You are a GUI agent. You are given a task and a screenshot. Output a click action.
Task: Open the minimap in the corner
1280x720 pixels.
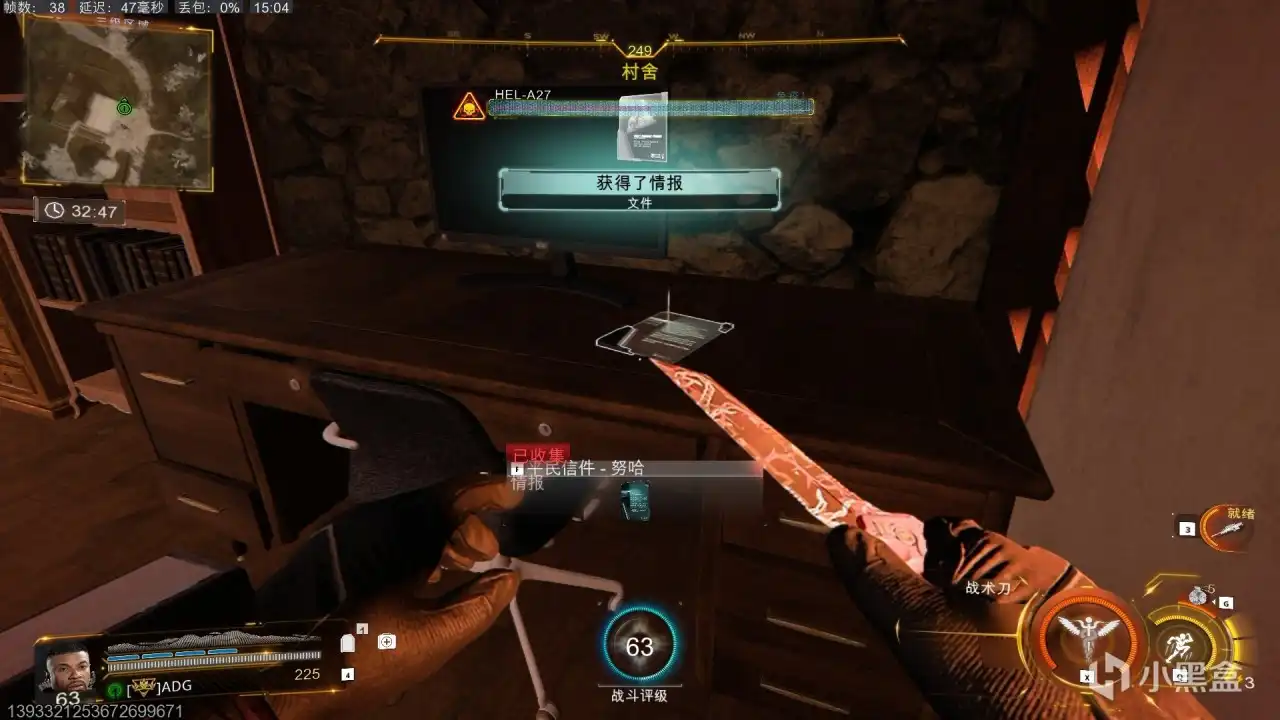pos(117,104)
